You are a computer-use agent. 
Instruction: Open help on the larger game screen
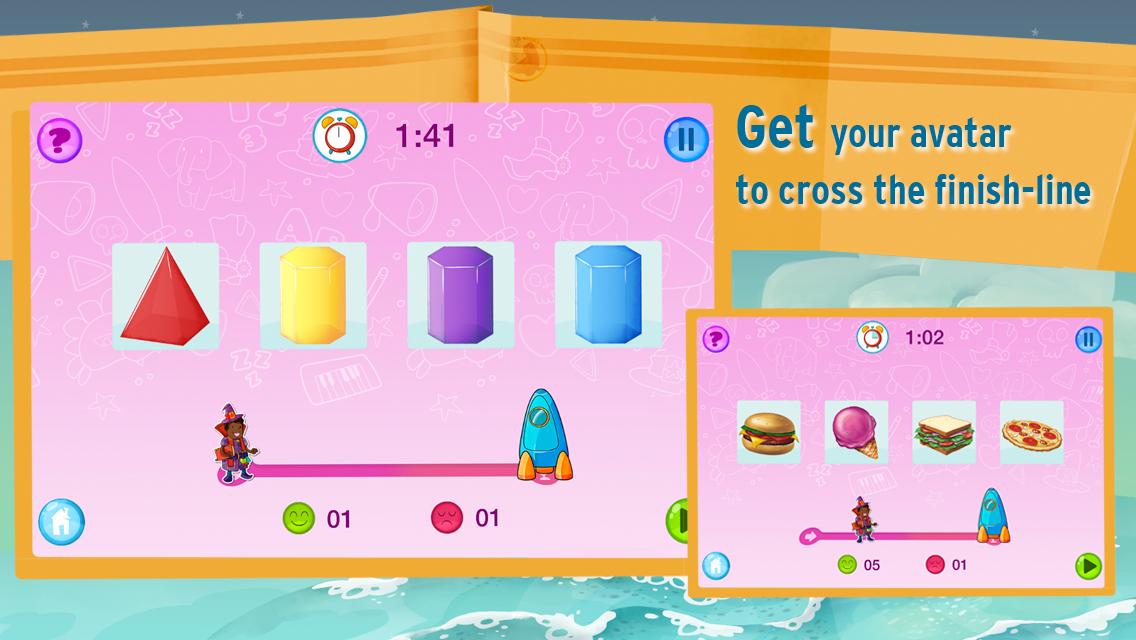click(60, 140)
